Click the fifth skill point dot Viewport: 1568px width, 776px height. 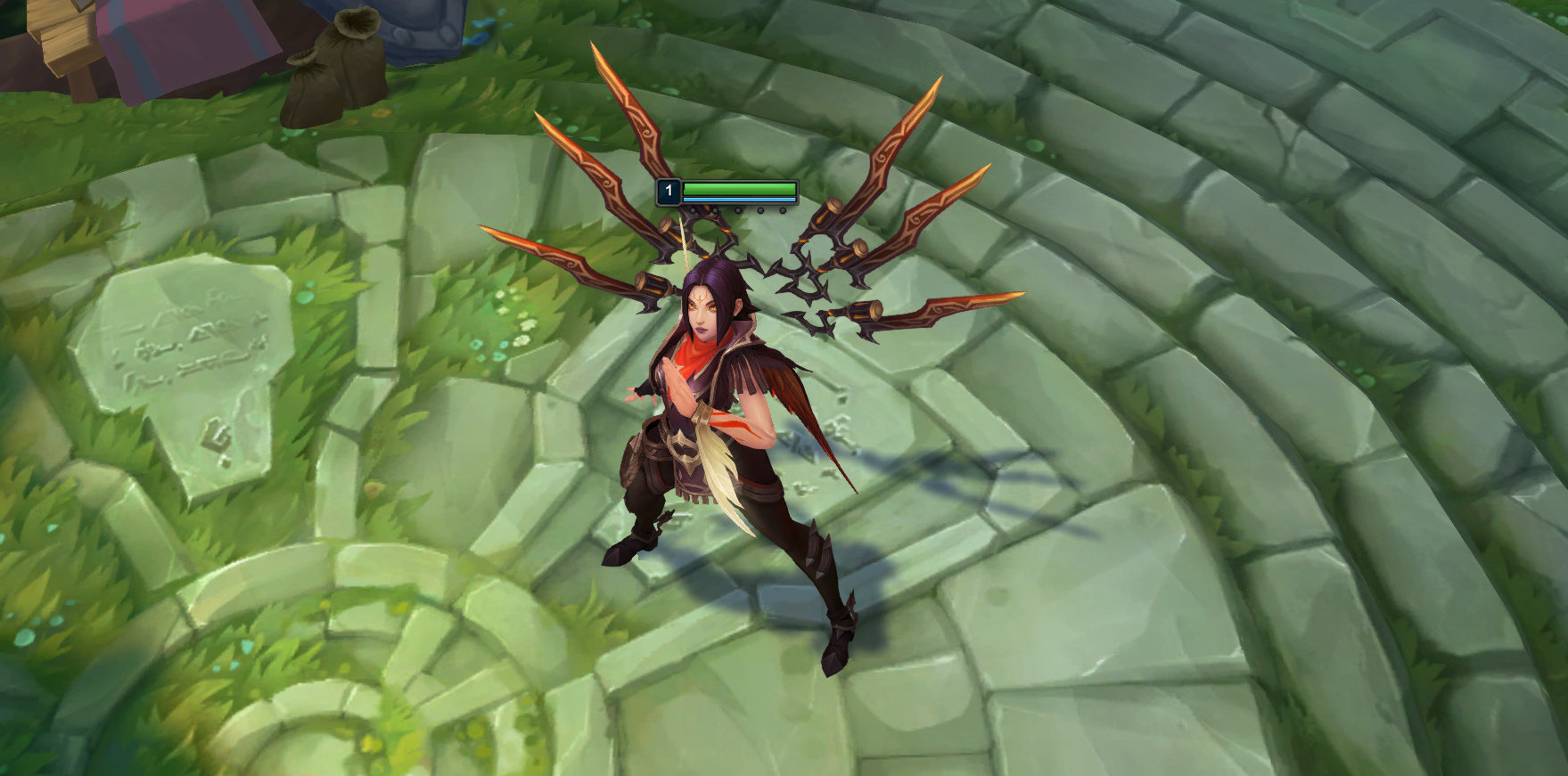click(x=783, y=212)
